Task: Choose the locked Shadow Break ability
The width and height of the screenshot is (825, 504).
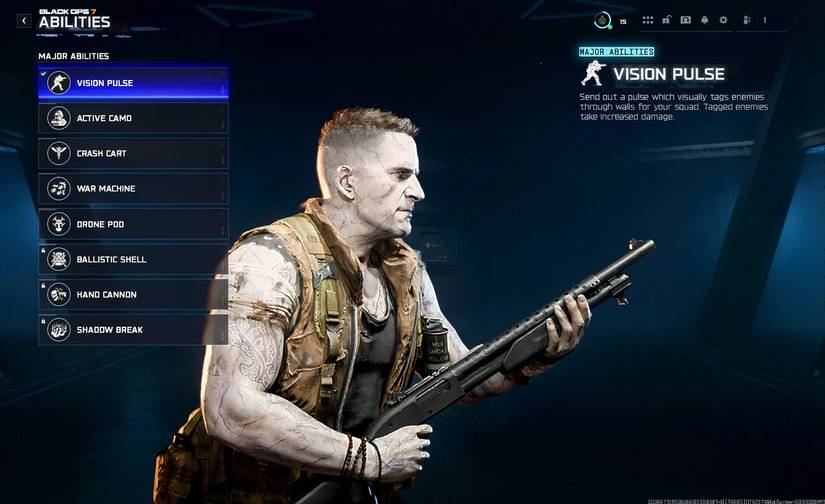Action: [133, 330]
